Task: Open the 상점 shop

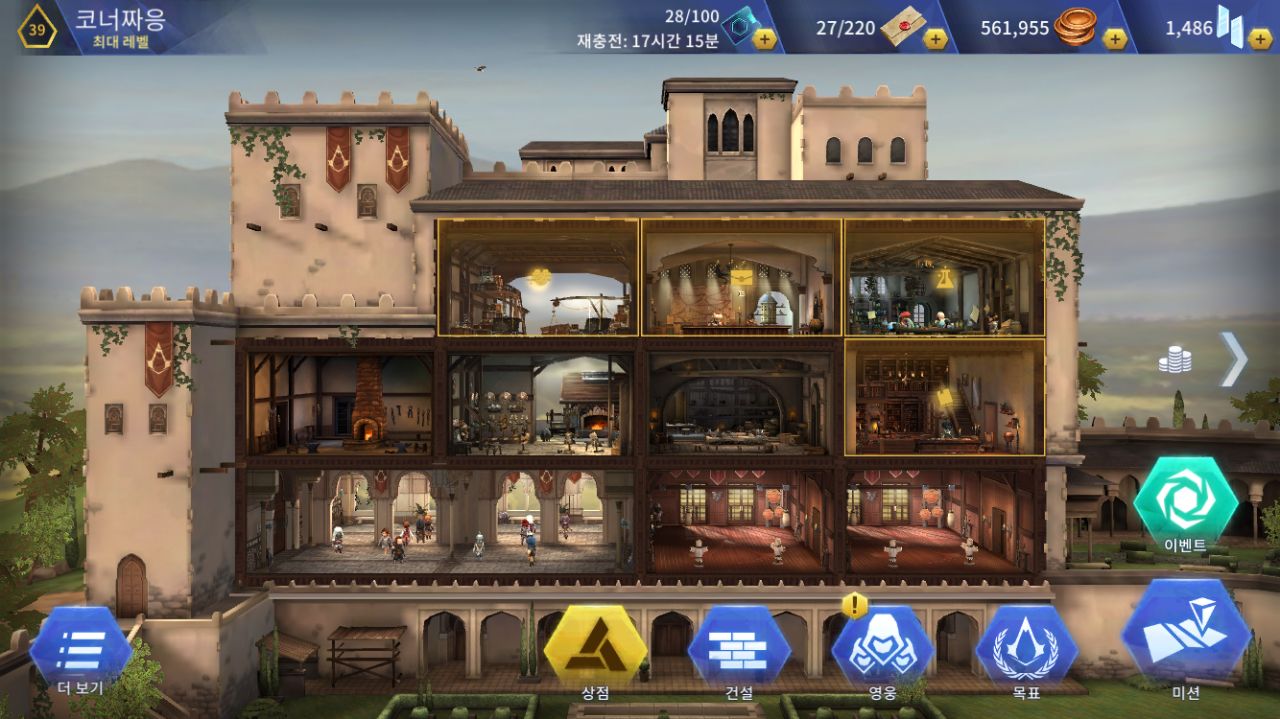Action: [x=595, y=650]
